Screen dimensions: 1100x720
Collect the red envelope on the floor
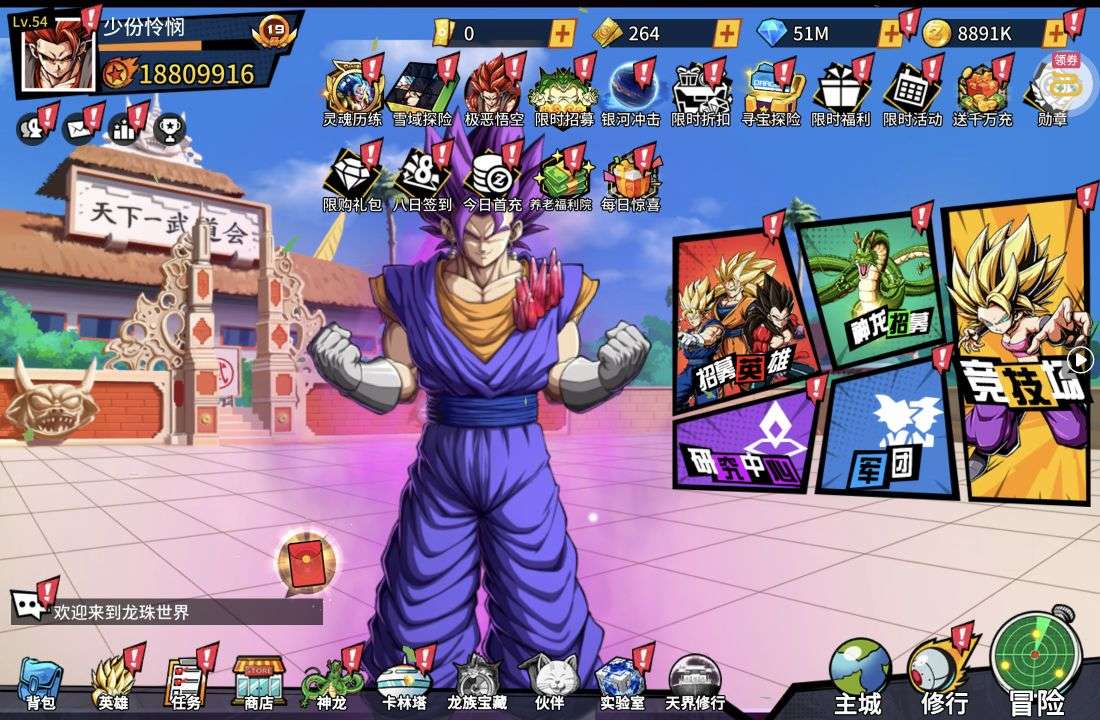click(x=303, y=562)
